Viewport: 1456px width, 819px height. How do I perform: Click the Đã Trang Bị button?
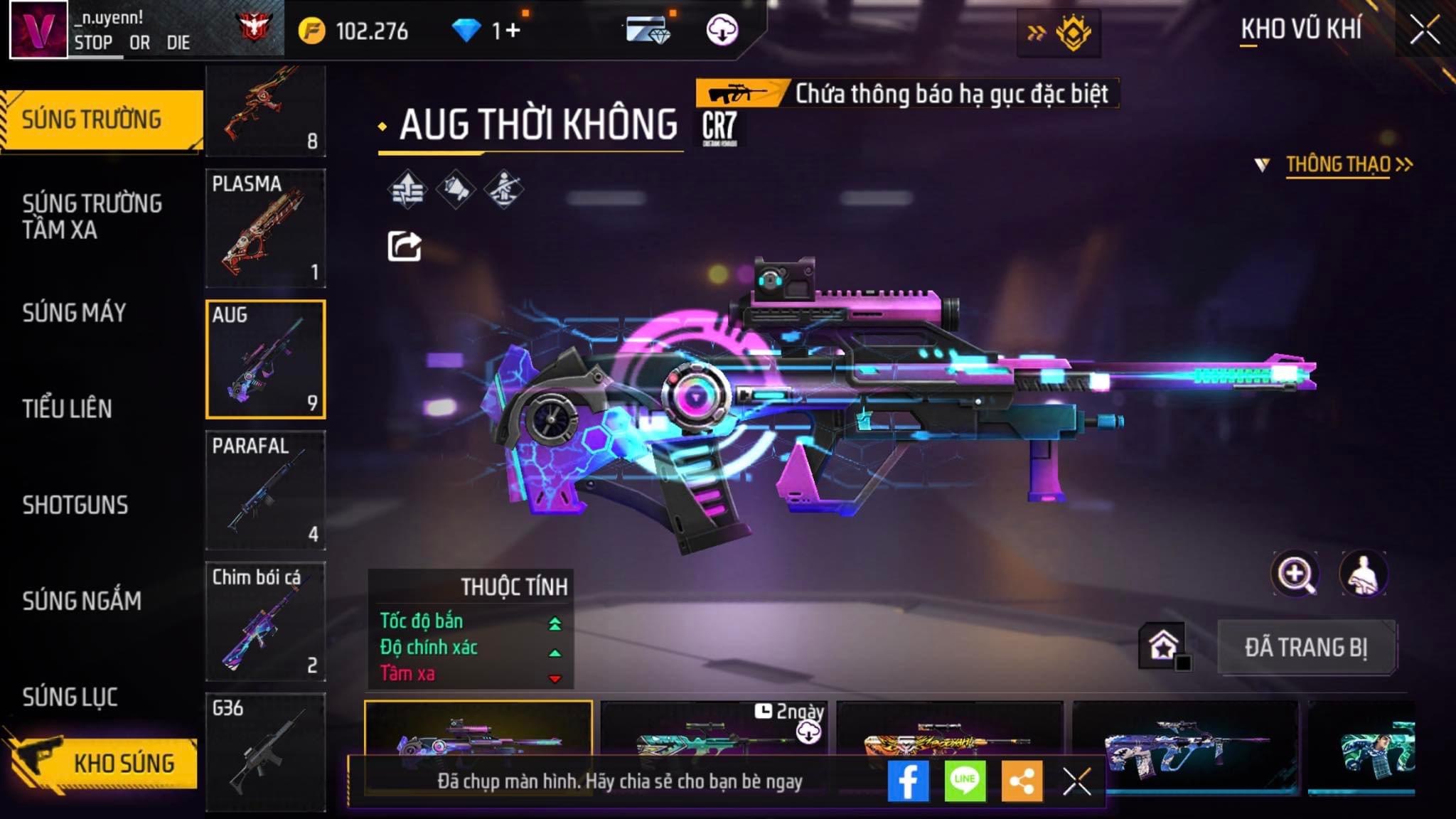point(1306,647)
